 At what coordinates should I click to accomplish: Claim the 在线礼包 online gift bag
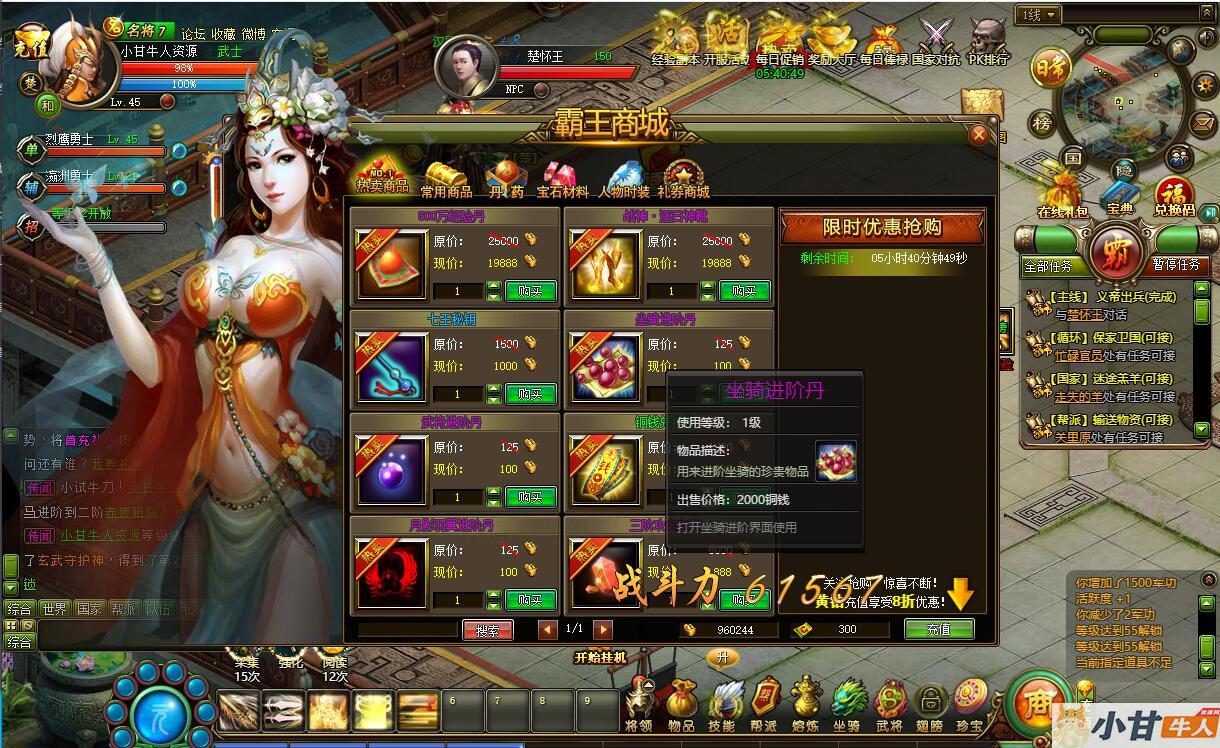click(1063, 195)
